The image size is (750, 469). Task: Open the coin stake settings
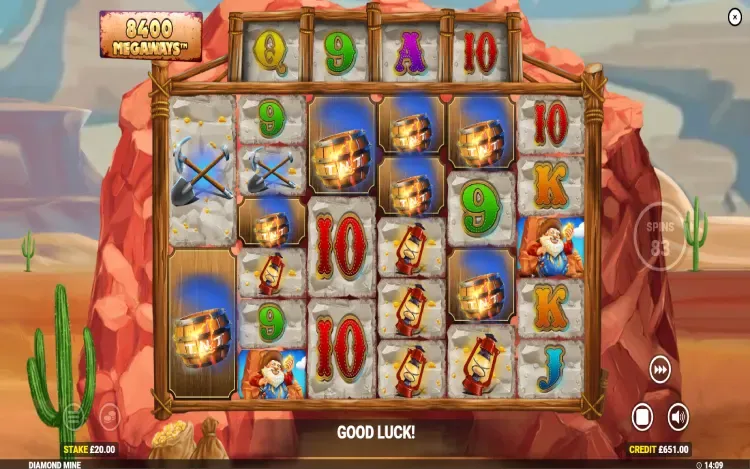tap(109, 417)
